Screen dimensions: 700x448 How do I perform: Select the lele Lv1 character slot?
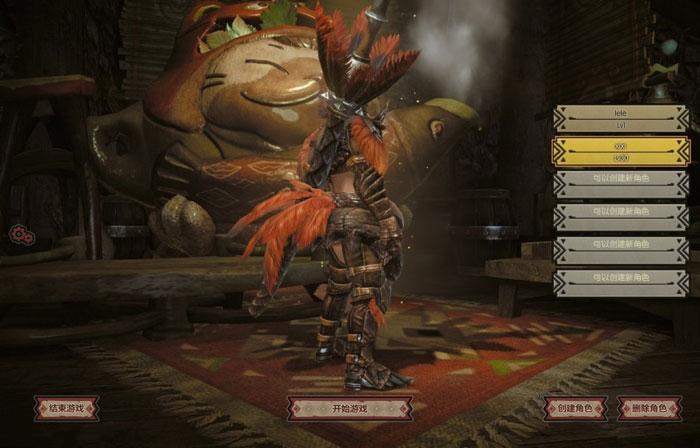[621, 119]
